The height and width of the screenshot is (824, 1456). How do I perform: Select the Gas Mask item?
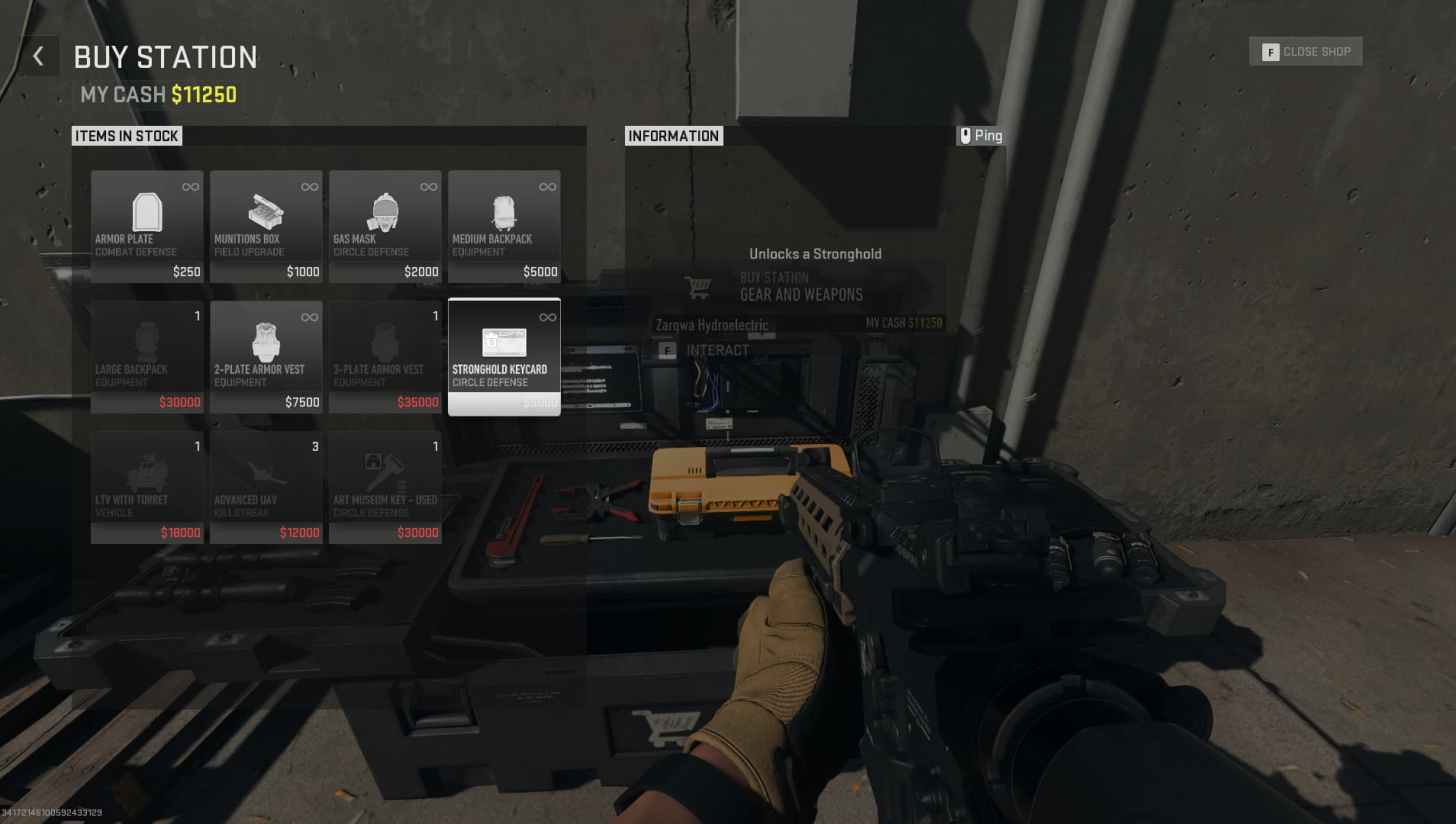click(385, 227)
